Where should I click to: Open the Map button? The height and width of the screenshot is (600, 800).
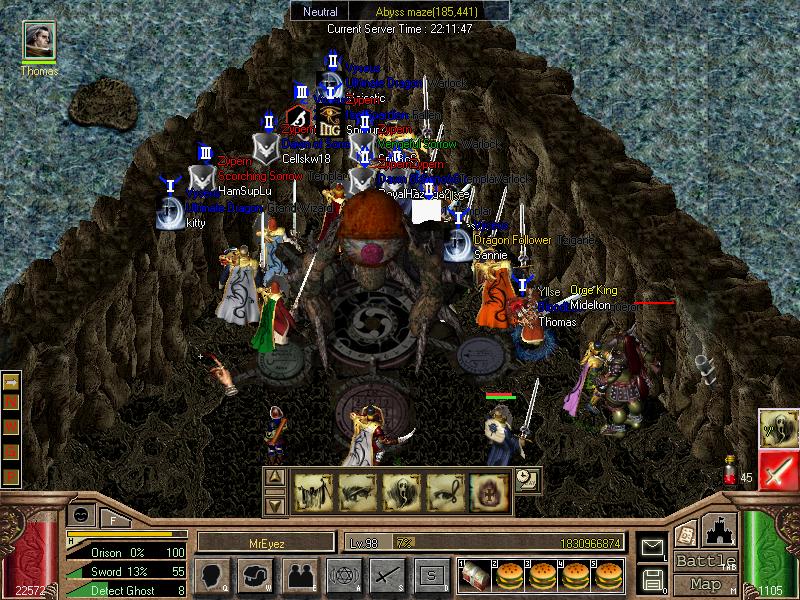[x=705, y=584]
